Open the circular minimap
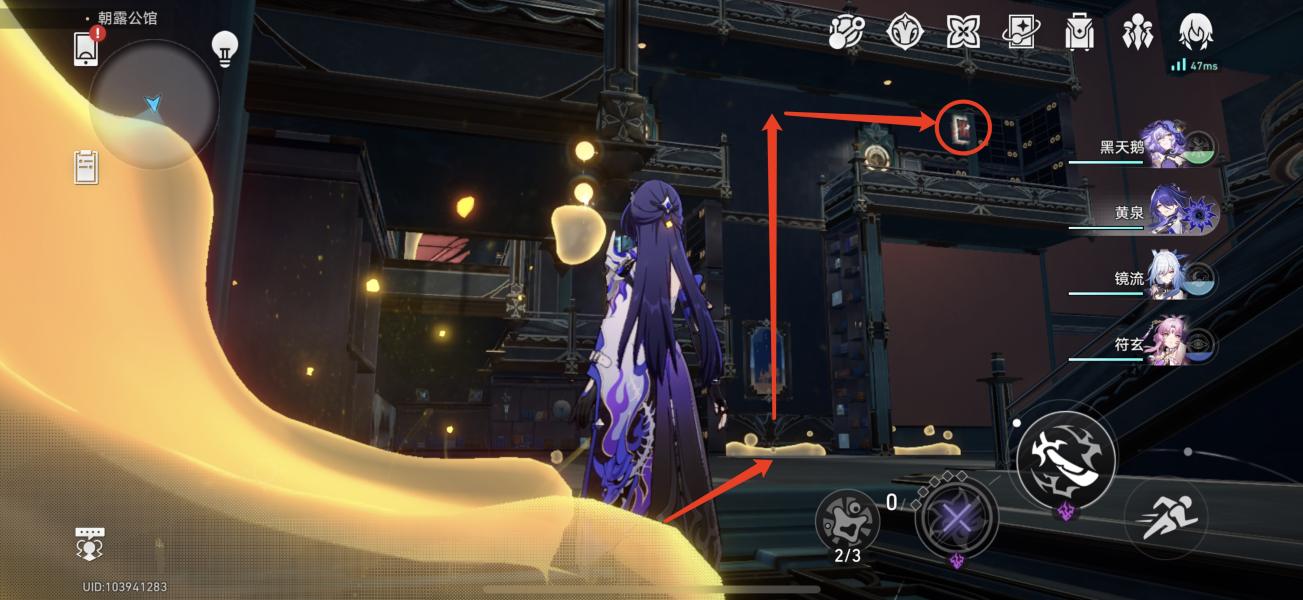Viewport: 1303px width, 600px height. 153,105
